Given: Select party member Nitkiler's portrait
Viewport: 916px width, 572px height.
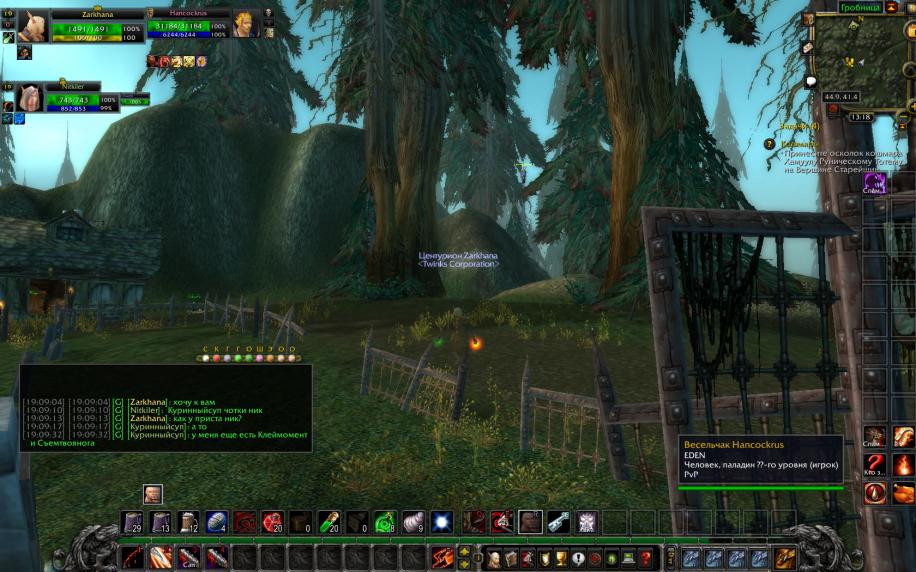Looking at the screenshot, I should 28,97.
